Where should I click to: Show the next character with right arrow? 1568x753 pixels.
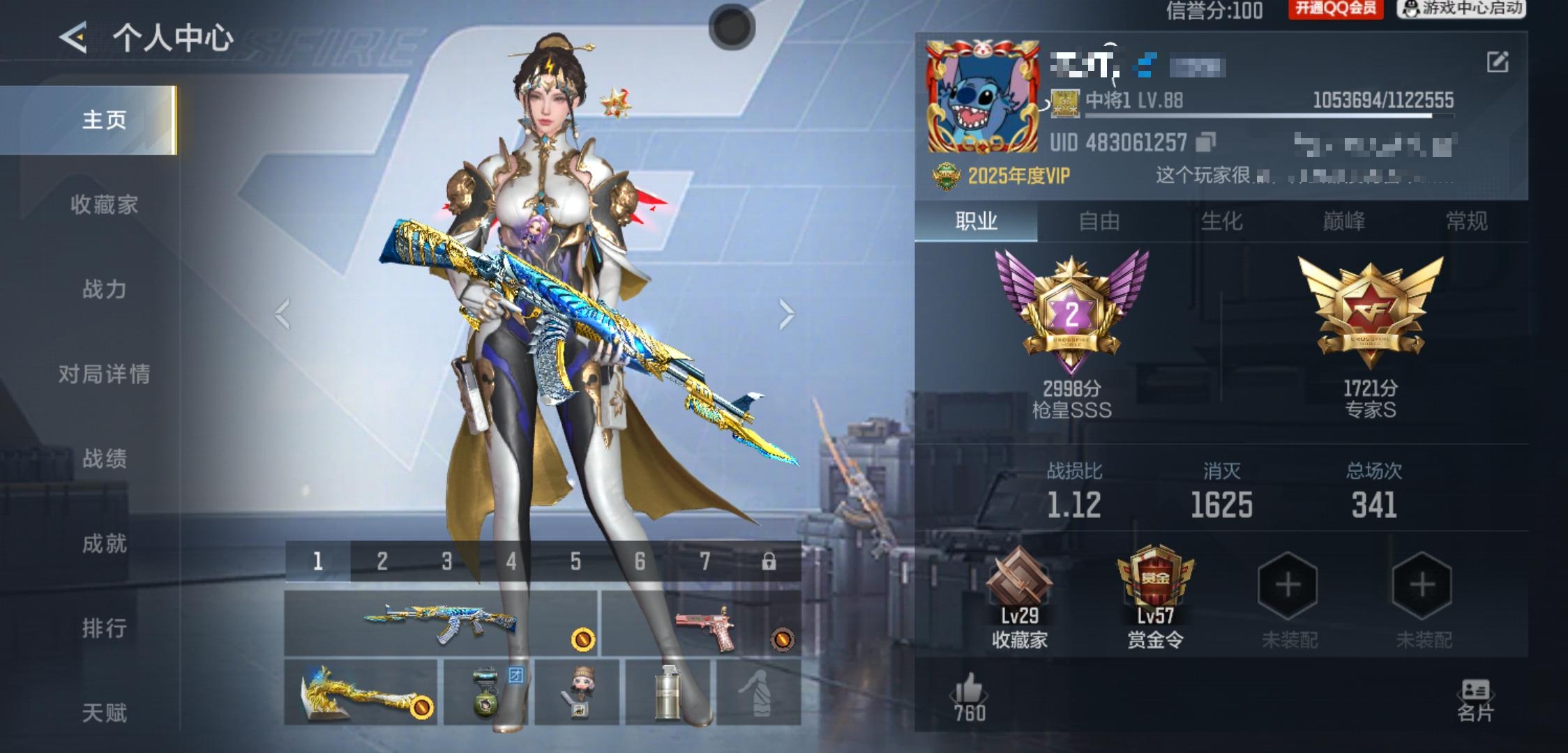786,314
